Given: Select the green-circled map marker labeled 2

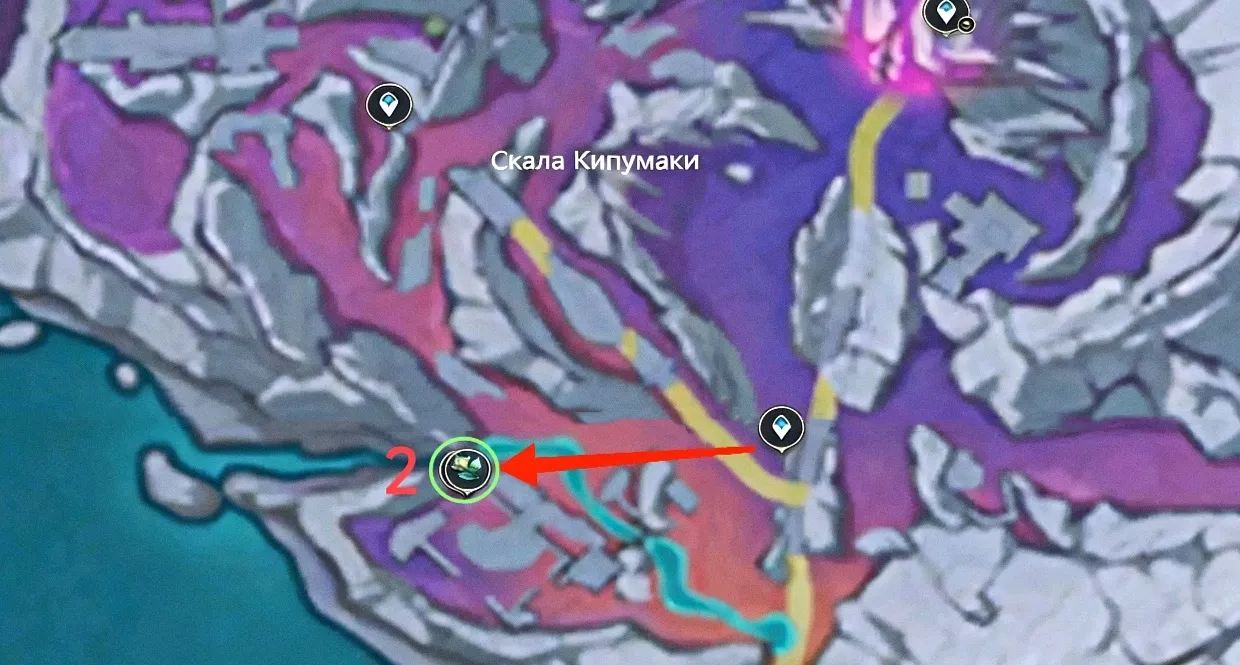Looking at the screenshot, I should click(463, 467).
